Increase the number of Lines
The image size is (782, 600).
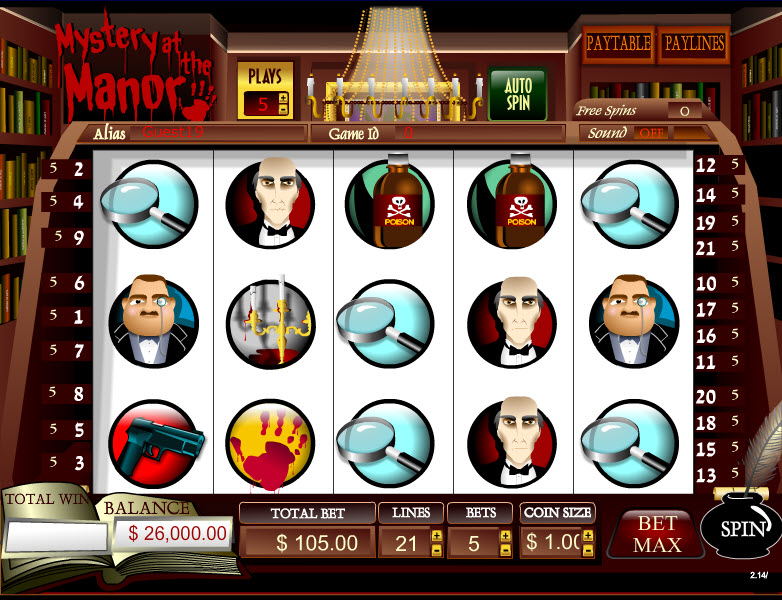coord(436,536)
